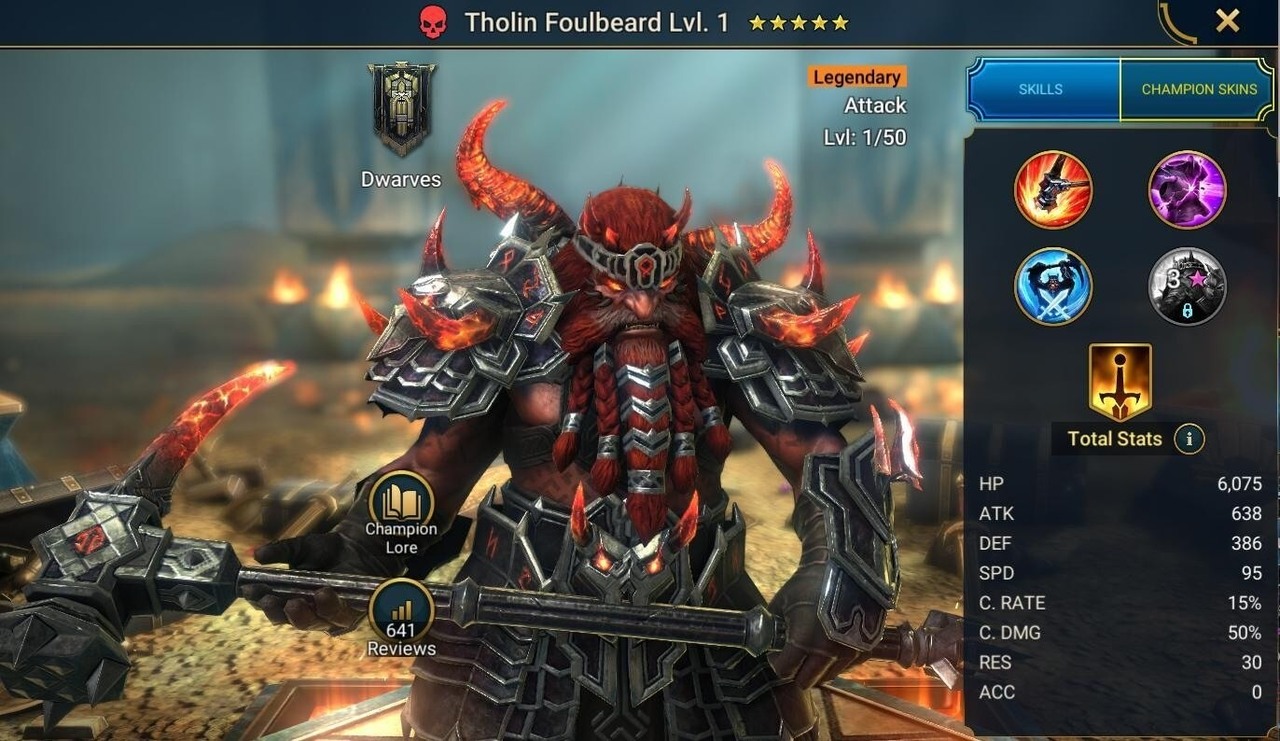Switch to the Champion Skins tab
1280x741 pixels.
pyautogui.click(x=1198, y=89)
